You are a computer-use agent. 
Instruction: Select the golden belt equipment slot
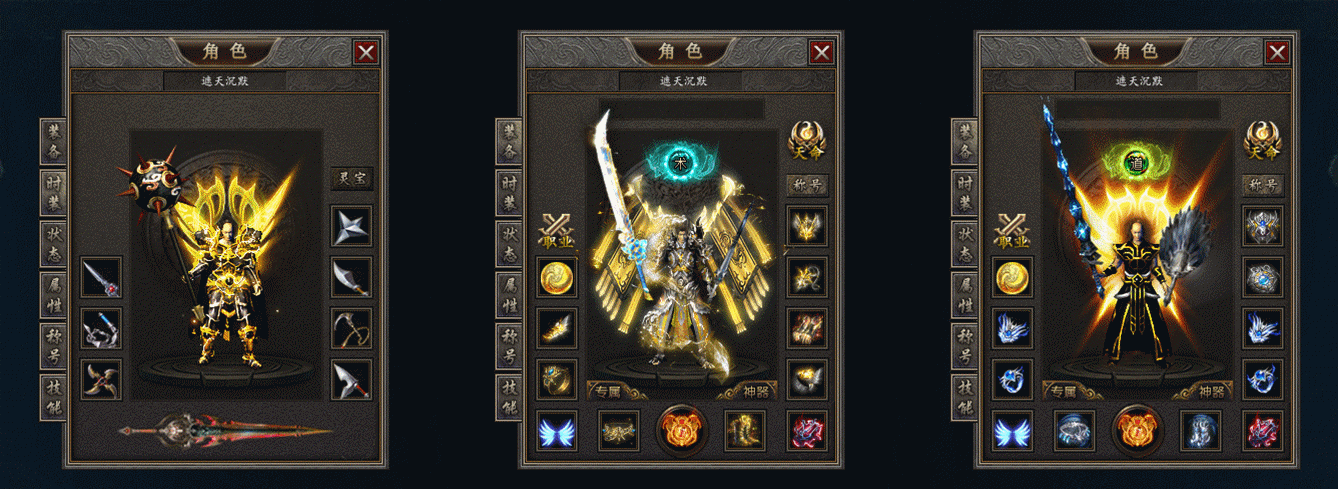point(619,430)
